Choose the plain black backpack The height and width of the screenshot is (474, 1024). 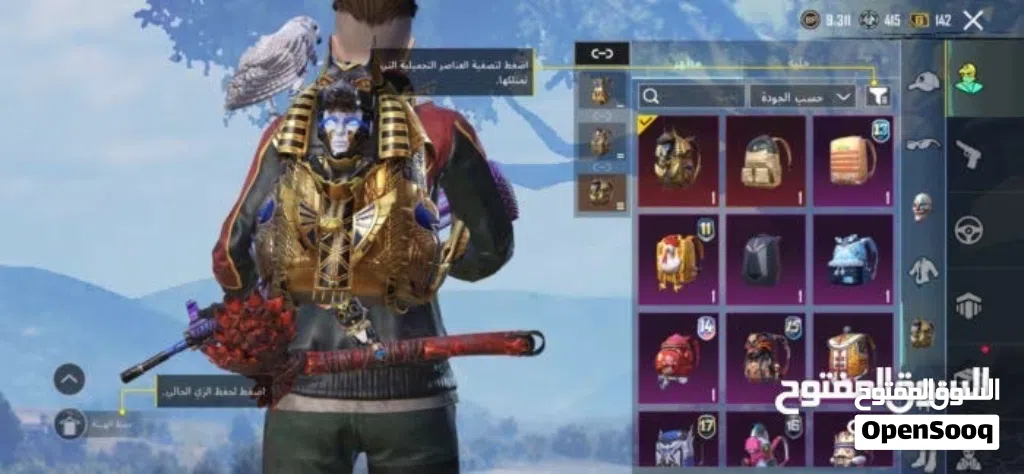[765, 259]
